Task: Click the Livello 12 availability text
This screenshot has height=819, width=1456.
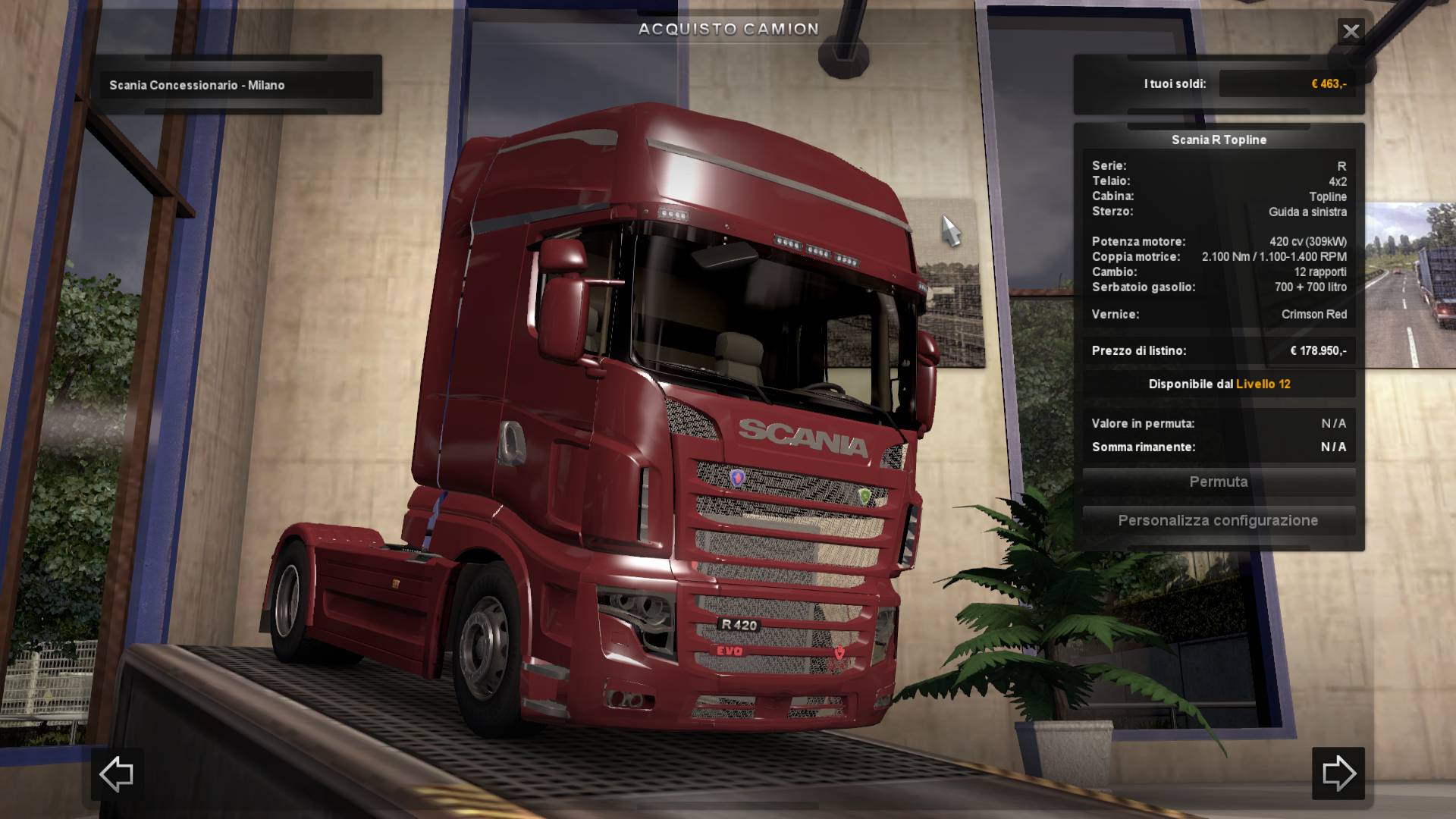Action: (1262, 384)
